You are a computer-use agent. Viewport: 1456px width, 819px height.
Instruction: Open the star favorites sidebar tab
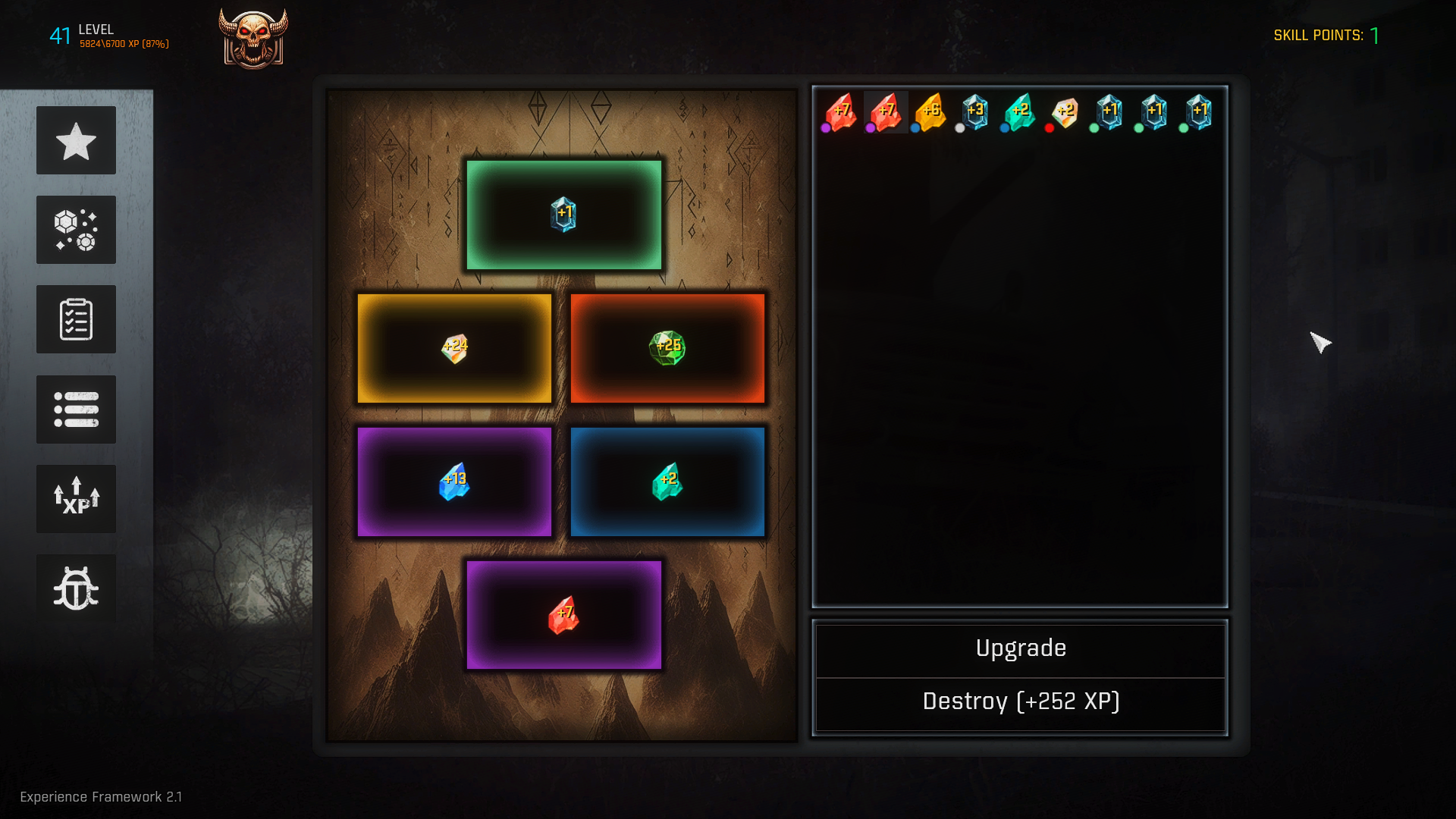click(x=76, y=140)
